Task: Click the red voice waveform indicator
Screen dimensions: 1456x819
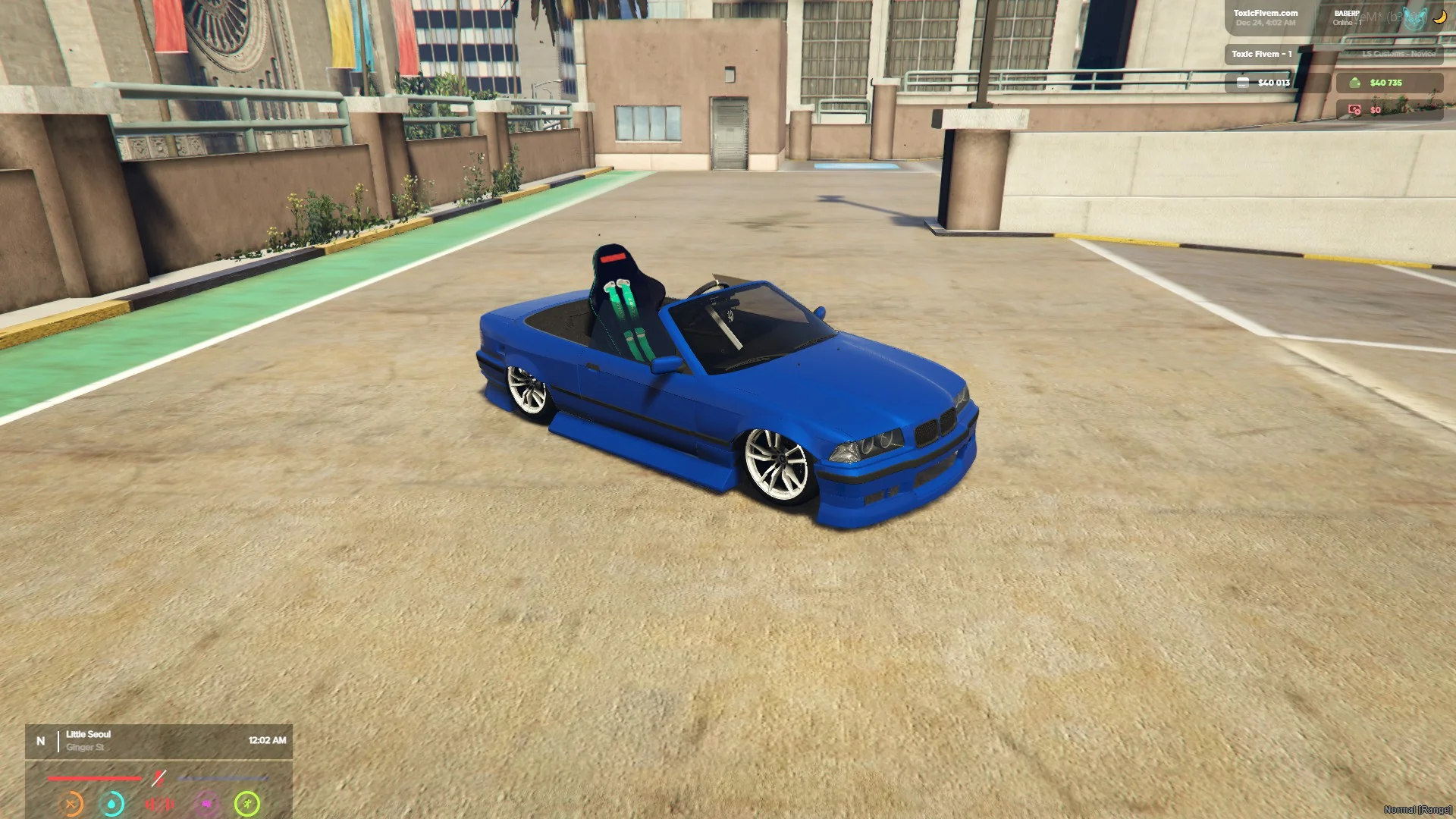Action: (159, 804)
